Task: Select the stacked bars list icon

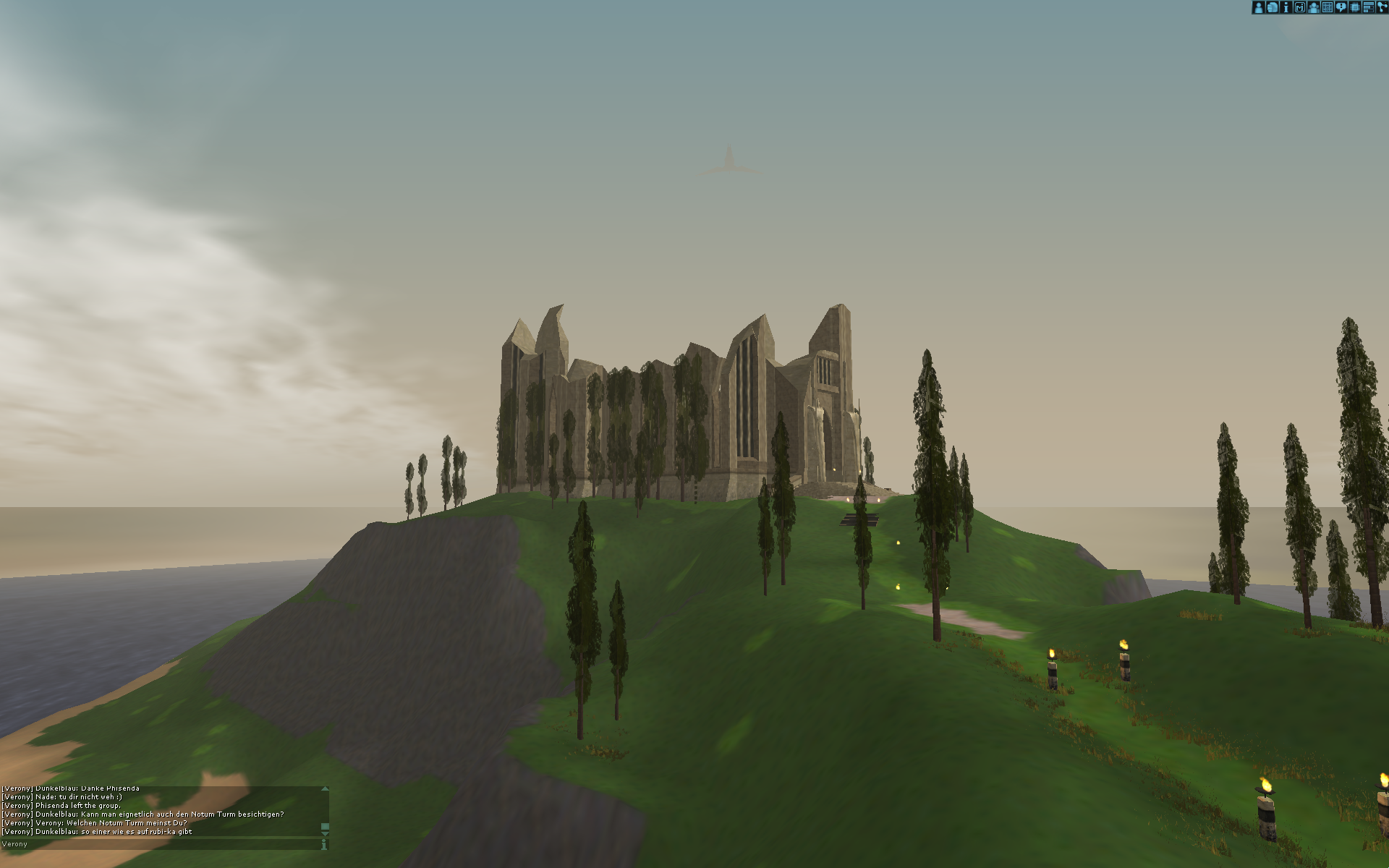Action: (1368, 7)
